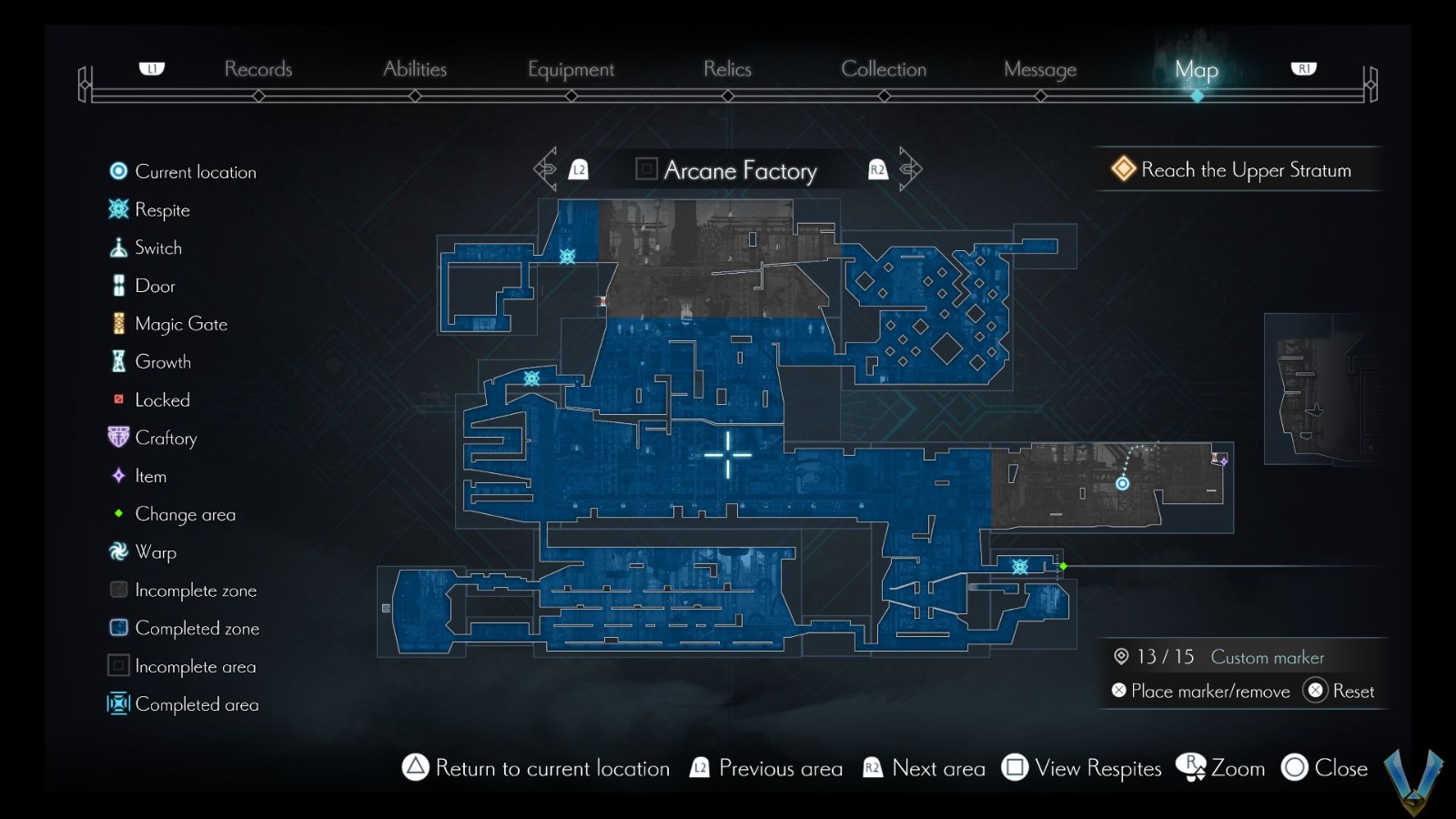The height and width of the screenshot is (819, 1456).
Task: Select the Growth hourglass legend icon
Action: click(116, 361)
